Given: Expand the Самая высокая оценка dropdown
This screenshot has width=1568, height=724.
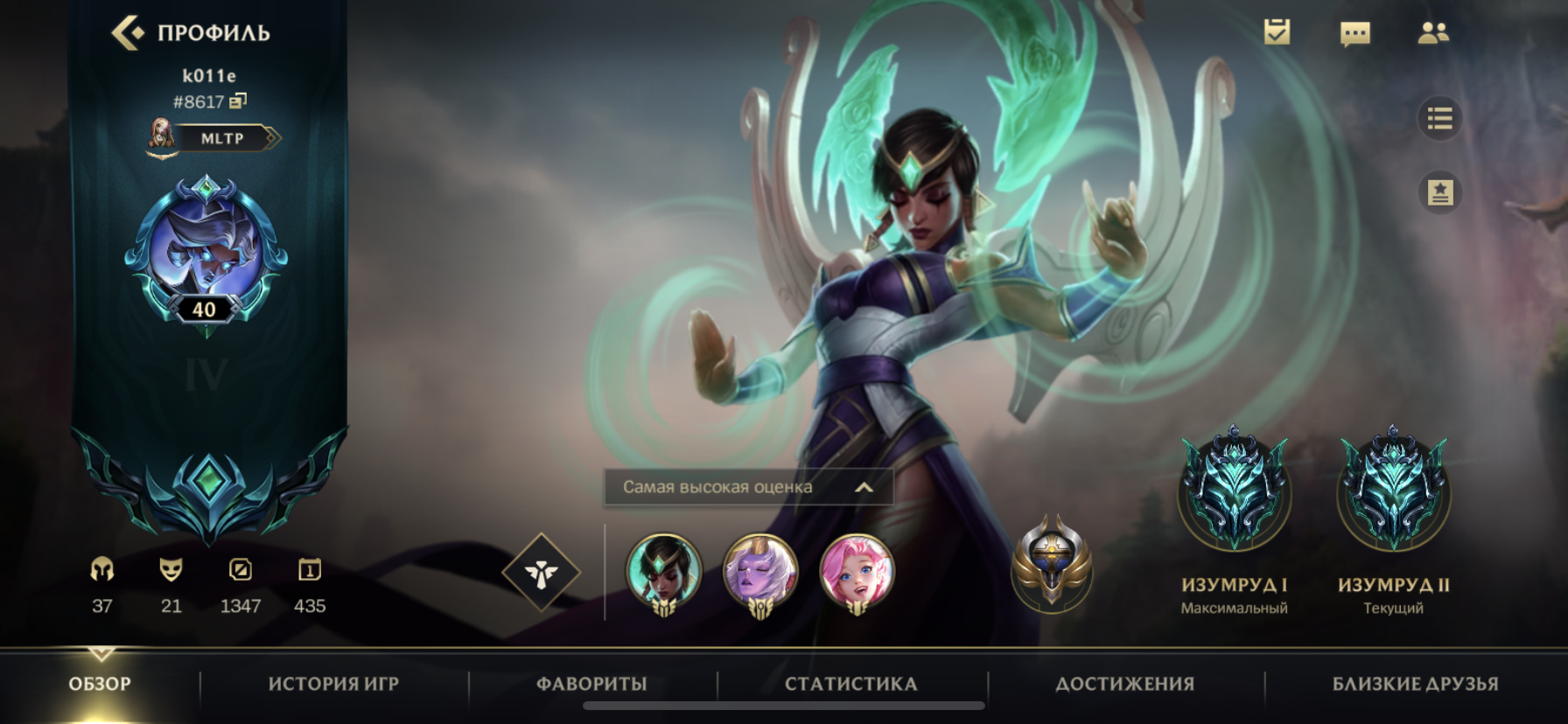Looking at the screenshot, I should click(x=748, y=487).
